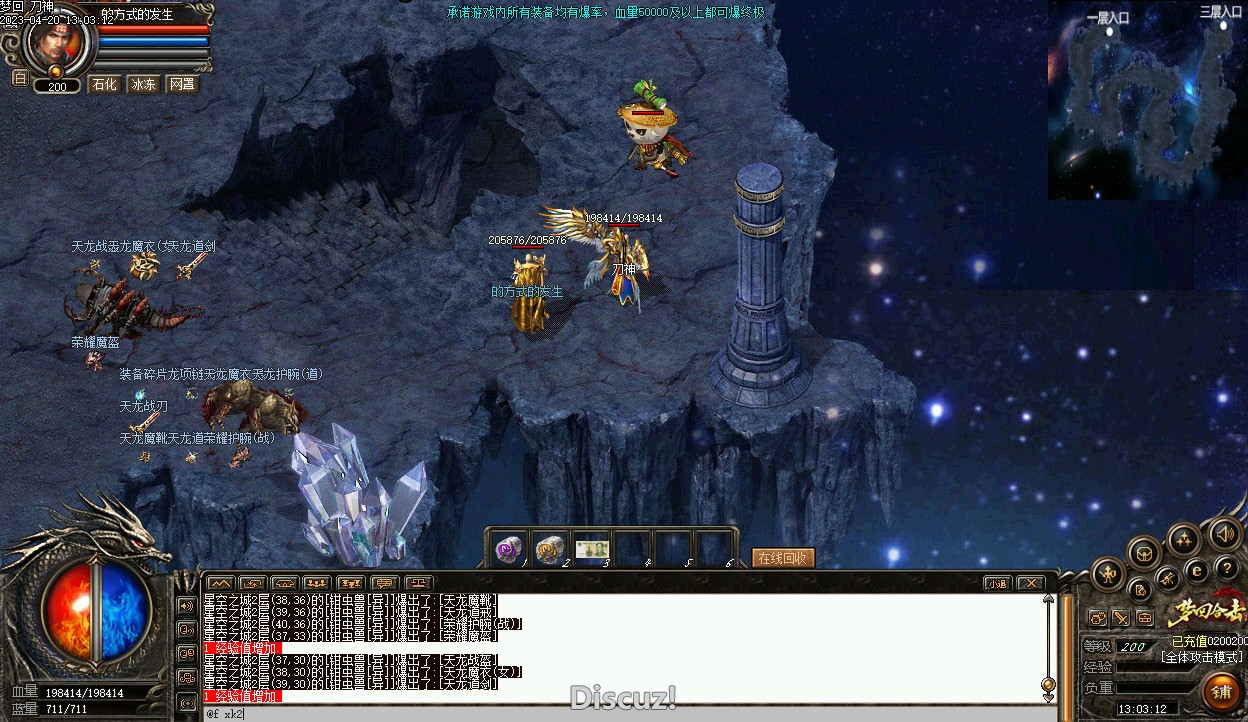This screenshot has height=722, width=1248.
Task: Click the 小退 button on the chat bar
Action: [997, 583]
